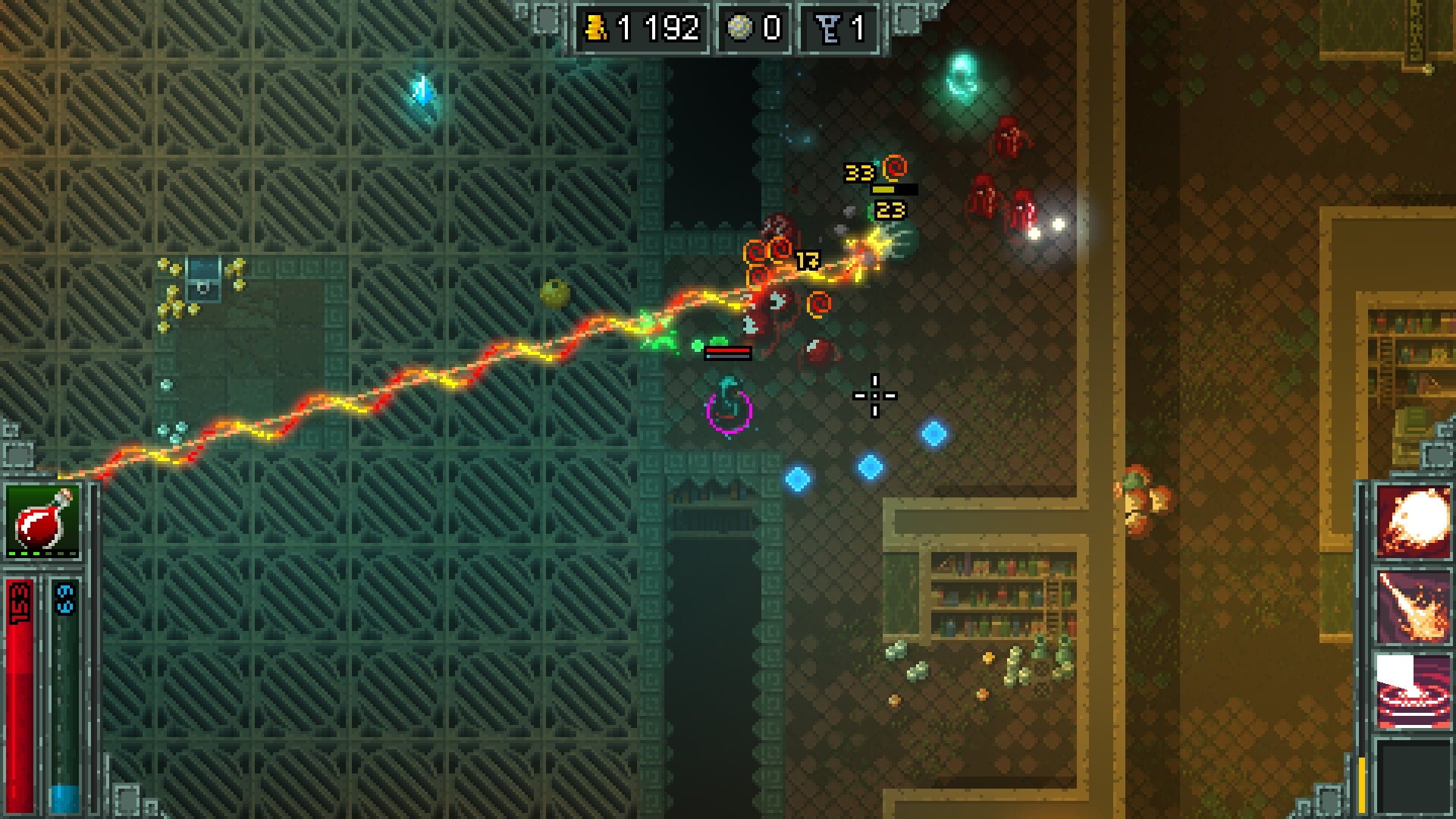Viewport: 1456px width, 819px height.
Task: Click the magenta circle around the player character
Action: [x=728, y=409]
